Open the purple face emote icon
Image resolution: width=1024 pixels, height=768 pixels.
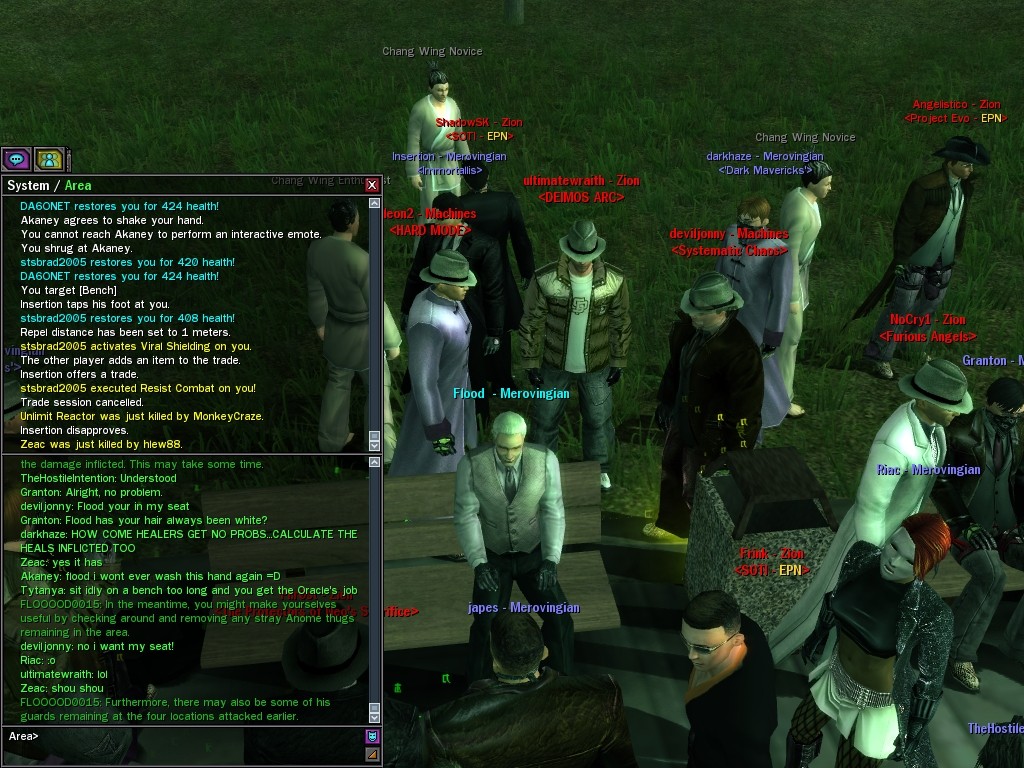[x=372, y=737]
